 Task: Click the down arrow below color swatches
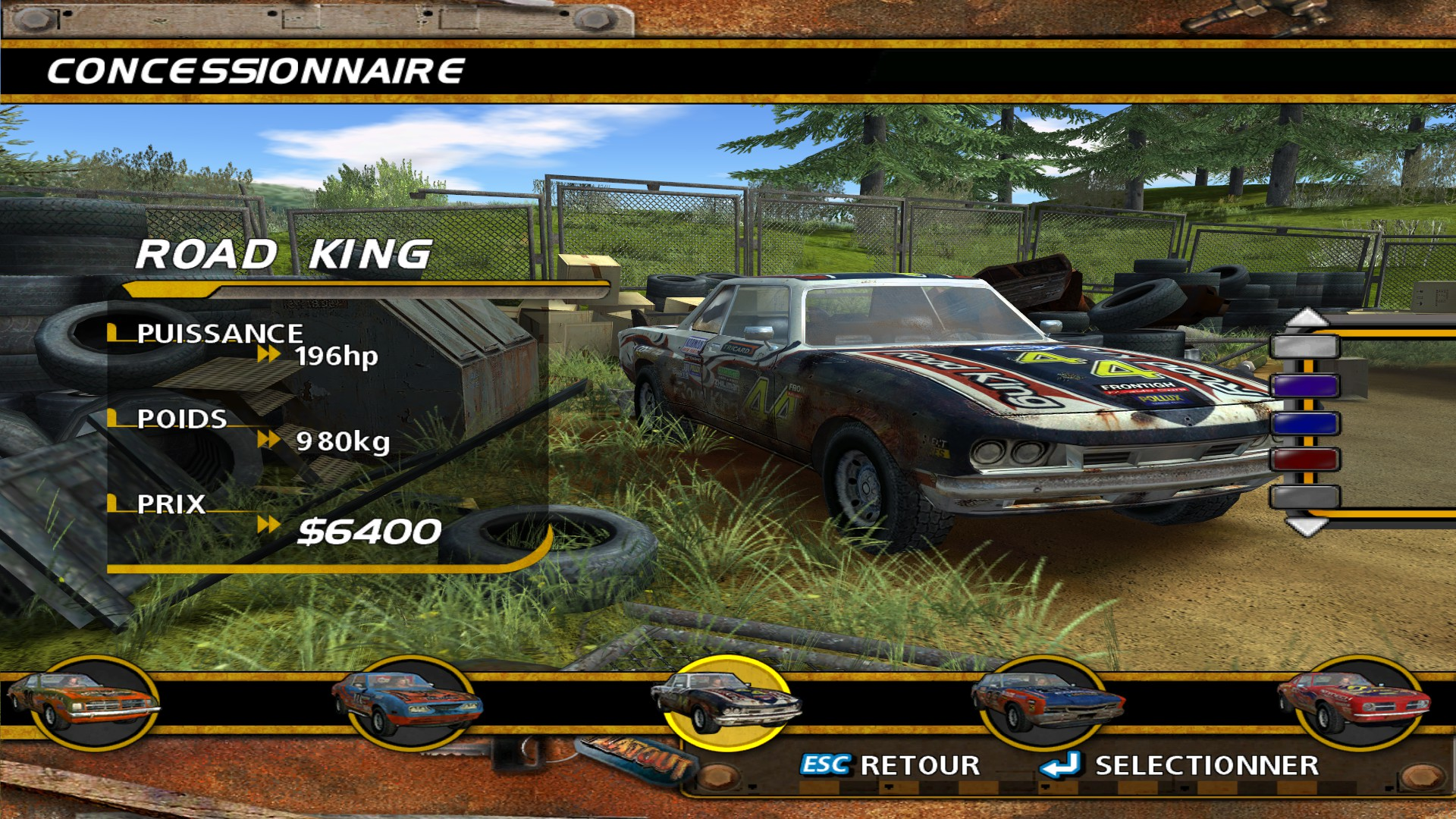[x=1306, y=526]
